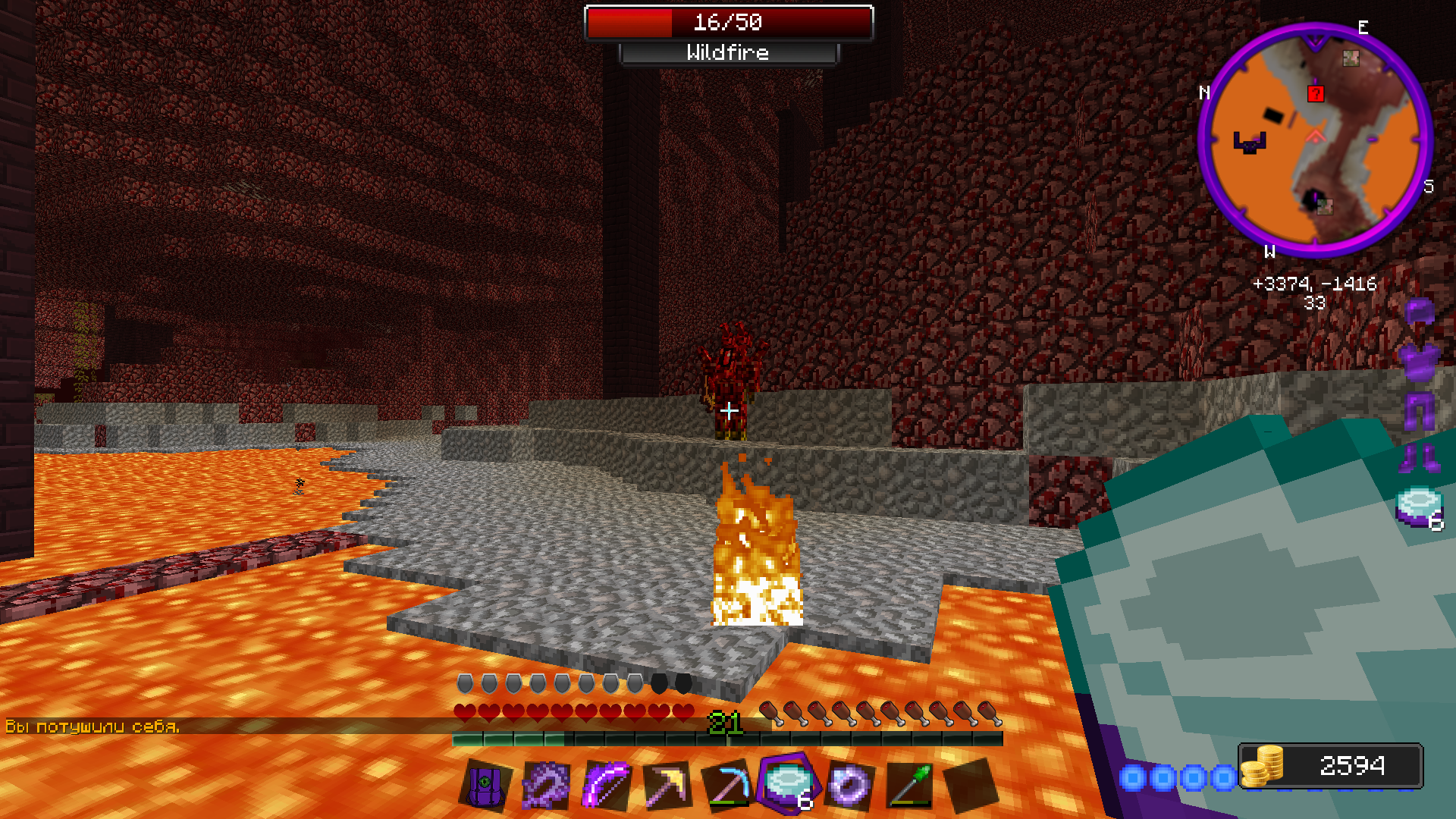
Task: Select the yellow-headed pickaxe slot
Action: [667, 786]
